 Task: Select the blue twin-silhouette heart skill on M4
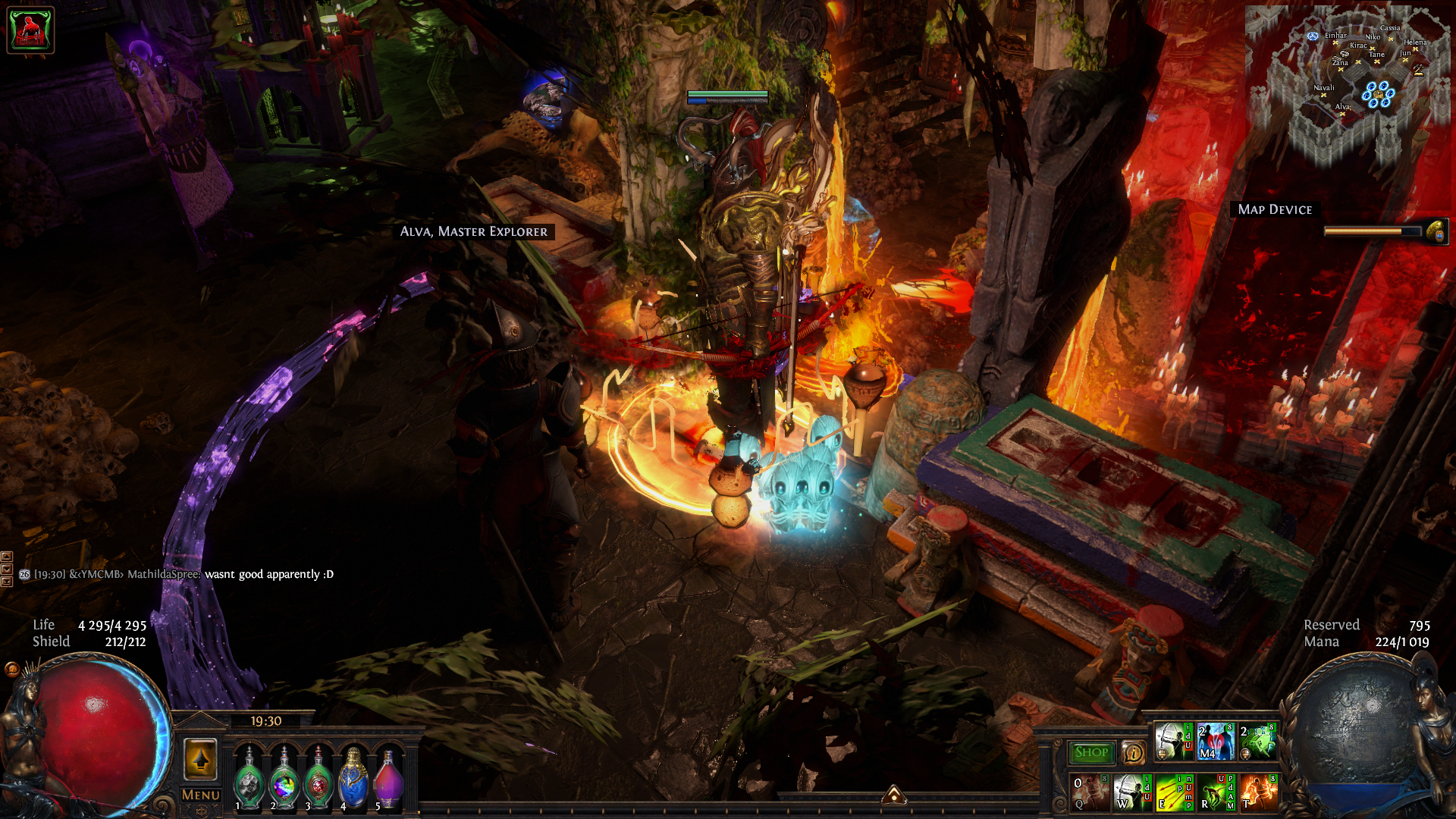(1216, 741)
